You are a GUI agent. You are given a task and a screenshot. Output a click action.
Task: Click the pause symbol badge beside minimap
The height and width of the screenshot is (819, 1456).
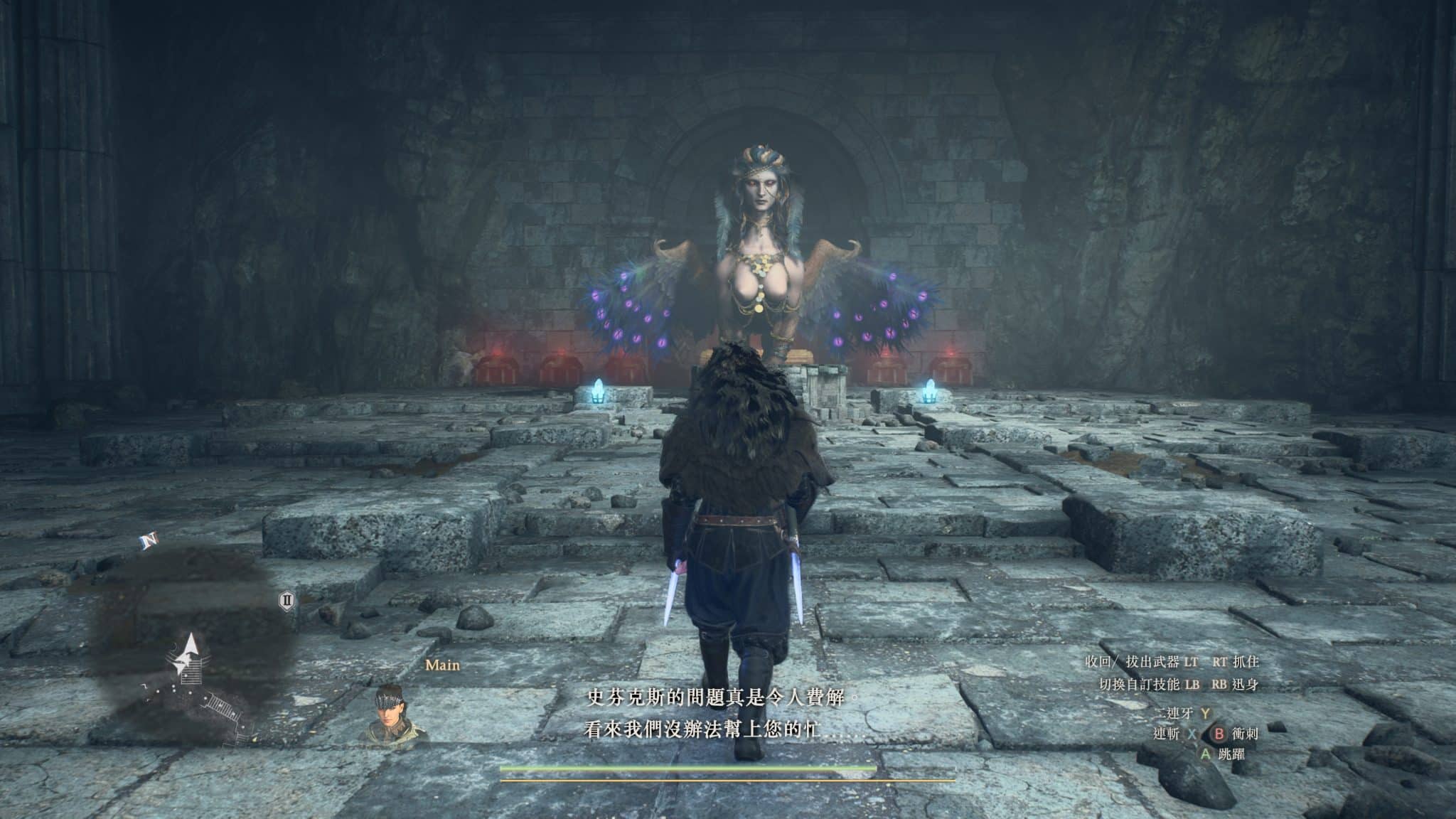(287, 601)
